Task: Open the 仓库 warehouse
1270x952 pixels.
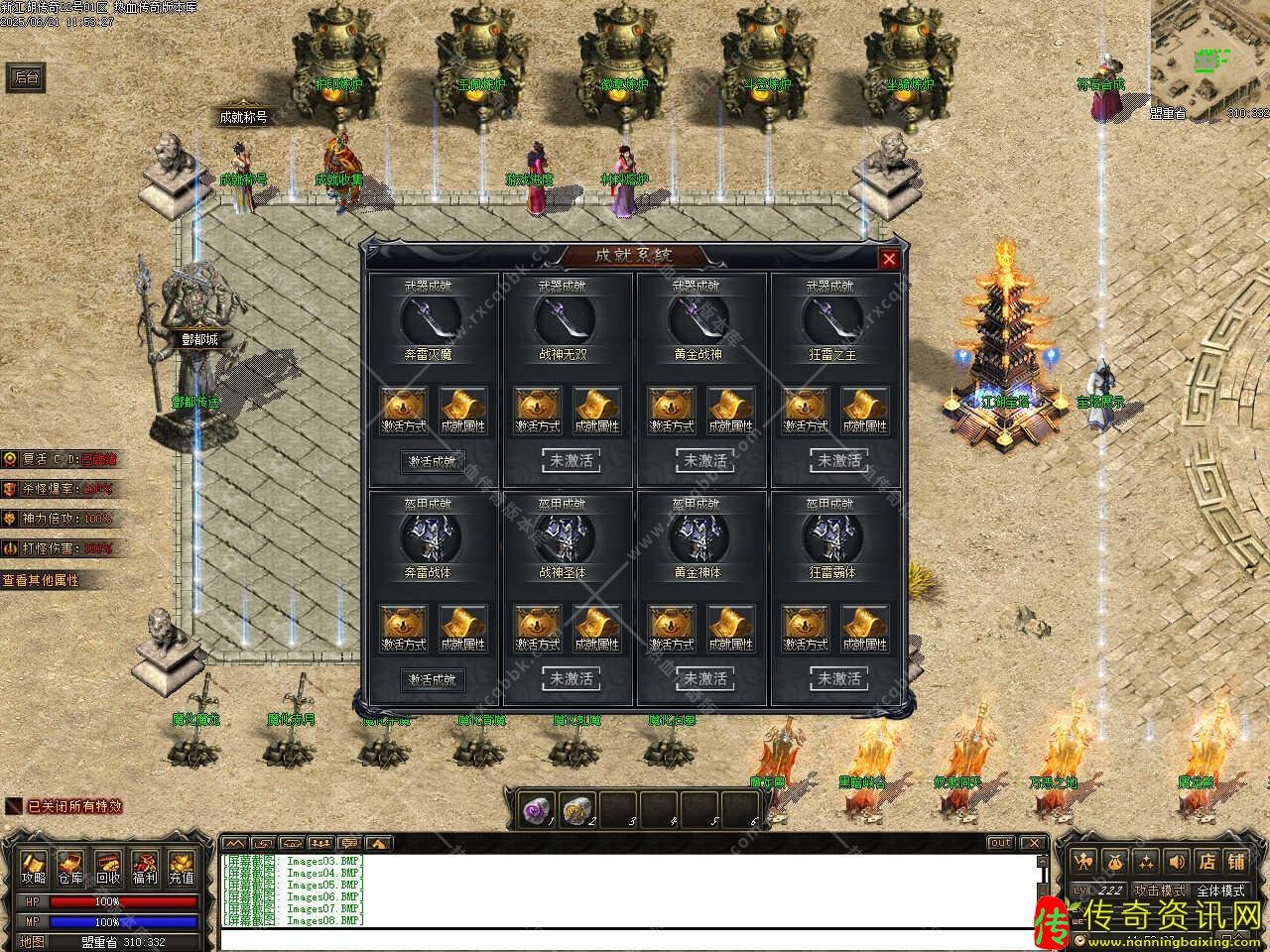Action: pos(70,868)
